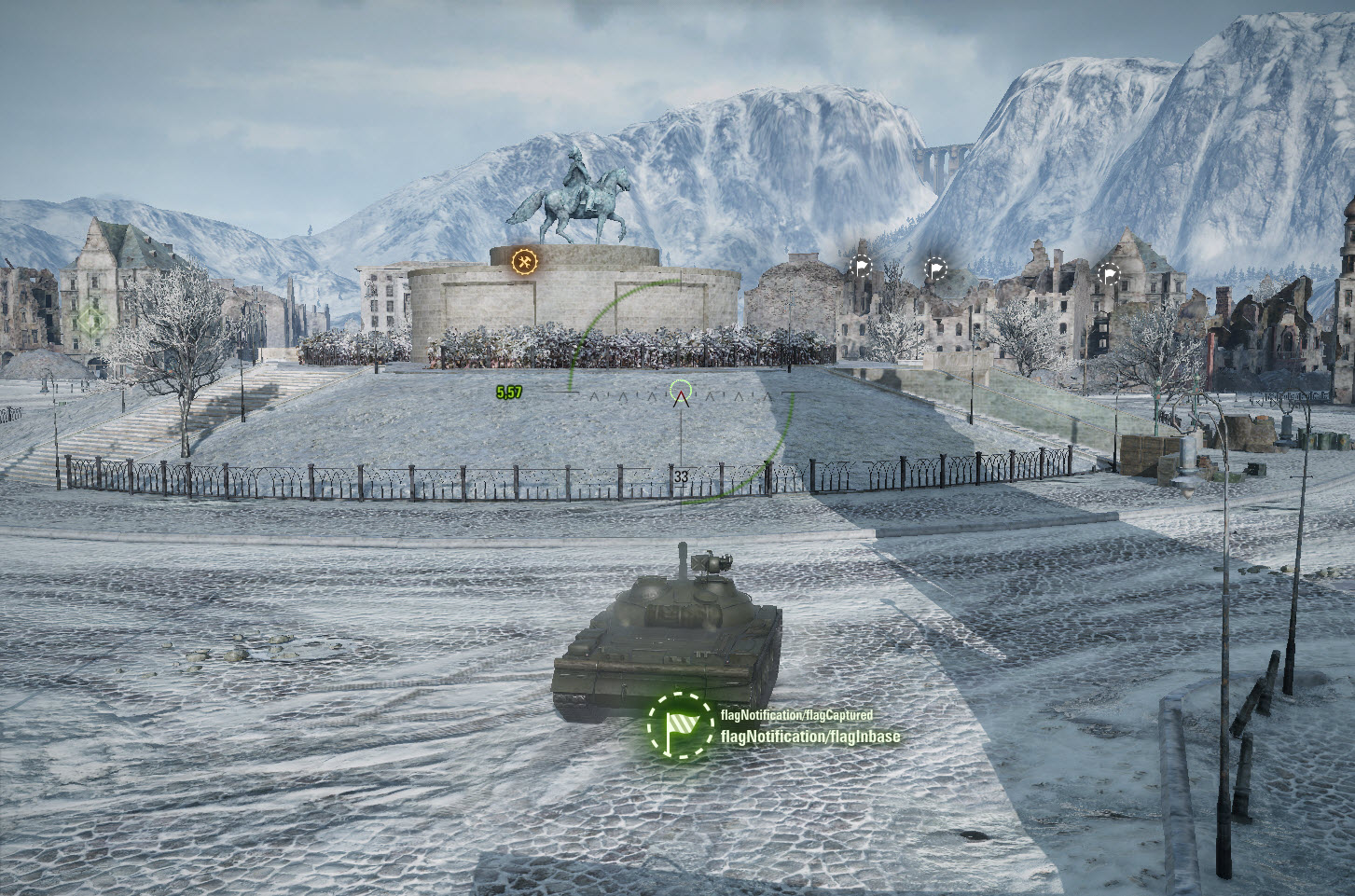Click the orange repair point marker

524,262
